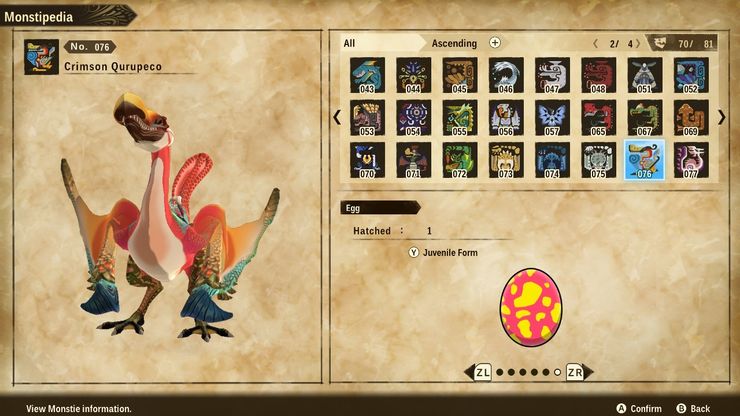Image resolution: width=740 pixels, height=416 pixels.
Task: Select Monstie tile number 069
Action: pos(691,117)
